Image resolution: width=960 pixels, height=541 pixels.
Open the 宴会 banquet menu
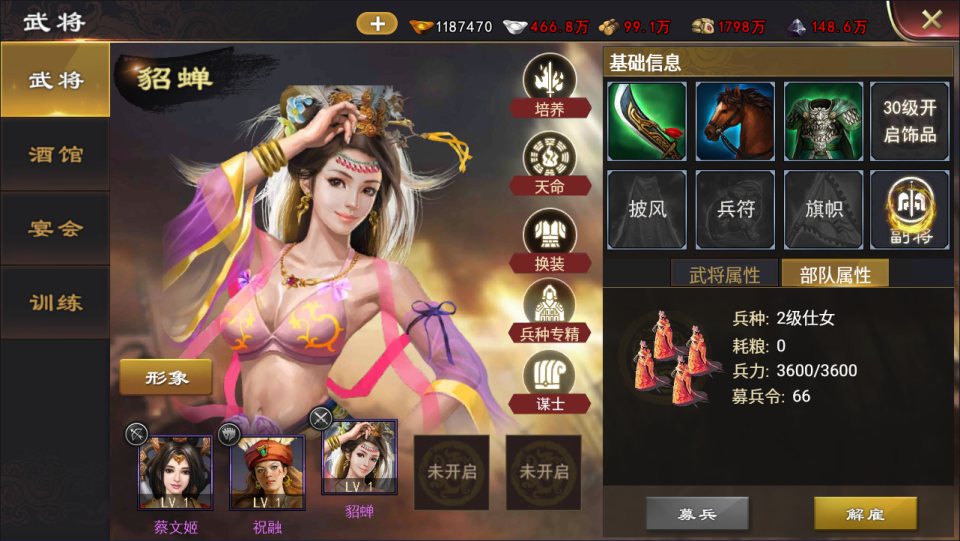[55, 228]
